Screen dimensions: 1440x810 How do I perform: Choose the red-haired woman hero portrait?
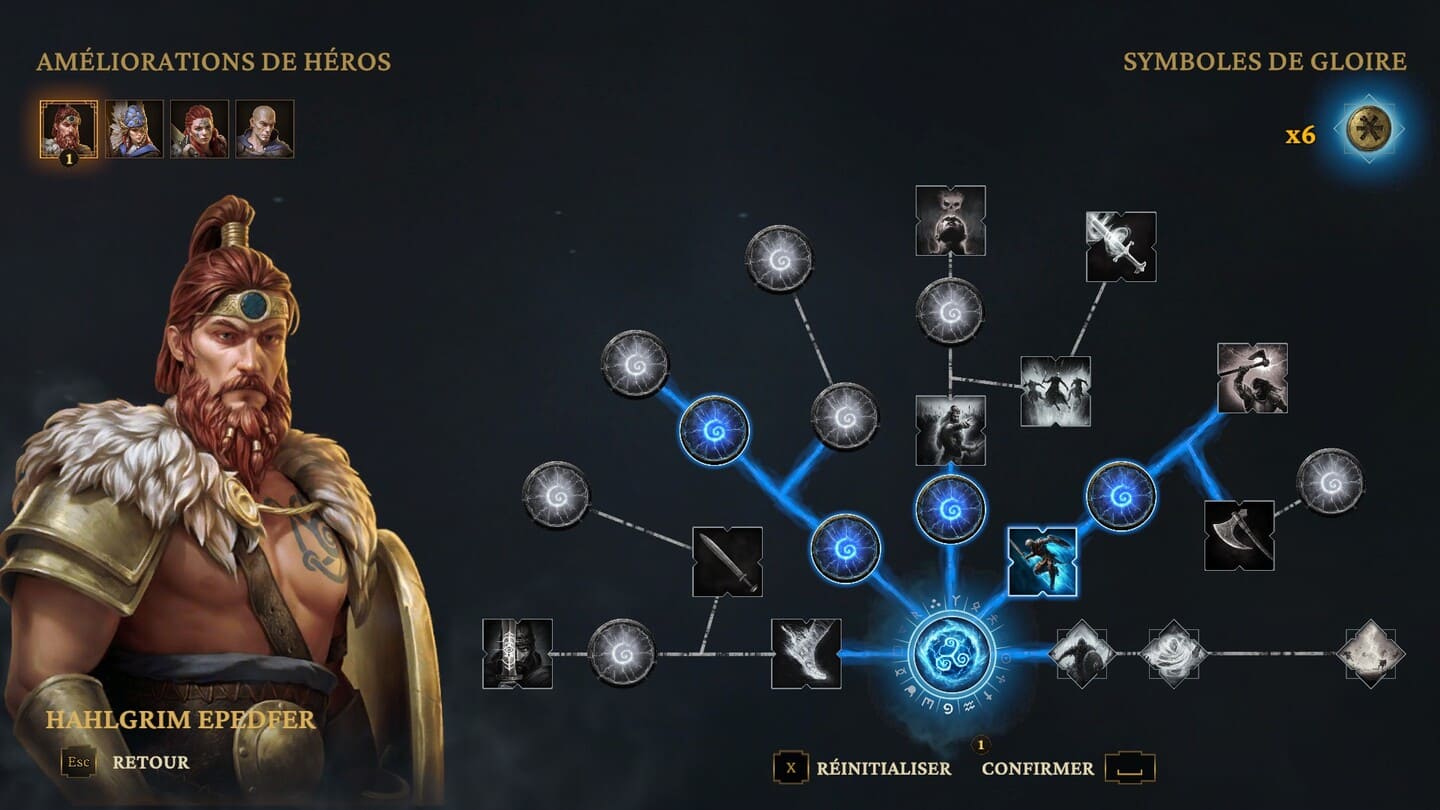pos(199,129)
